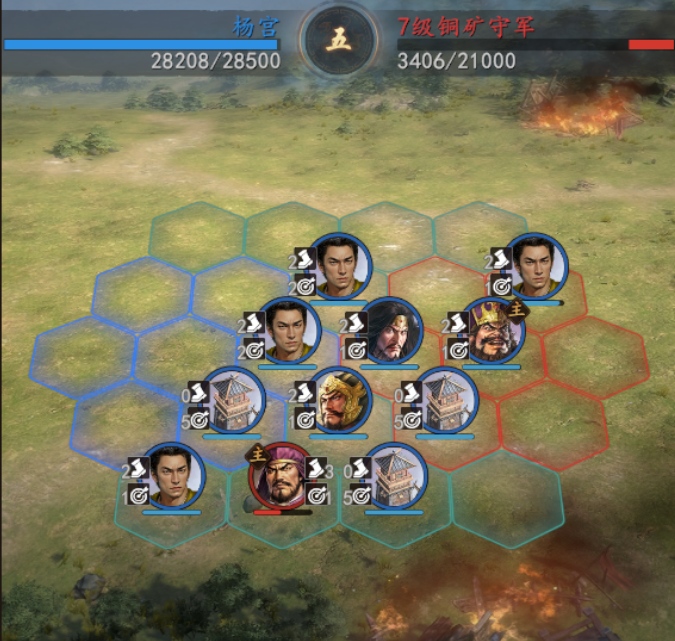Select the long-haired dark-armored general unit
The width and height of the screenshot is (675, 641).
tap(391, 331)
